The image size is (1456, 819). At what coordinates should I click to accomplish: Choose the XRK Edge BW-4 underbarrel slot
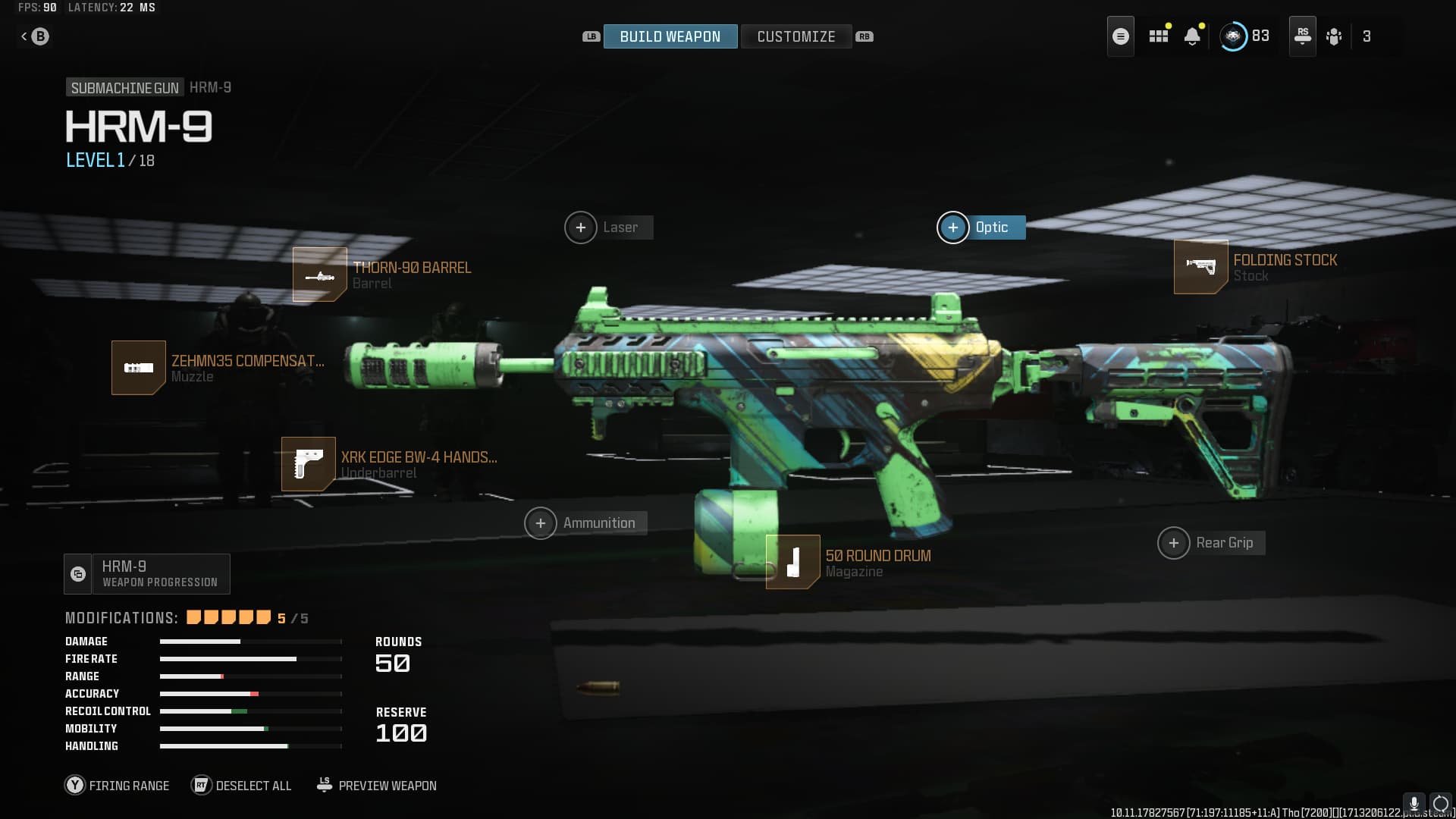click(309, 464)
